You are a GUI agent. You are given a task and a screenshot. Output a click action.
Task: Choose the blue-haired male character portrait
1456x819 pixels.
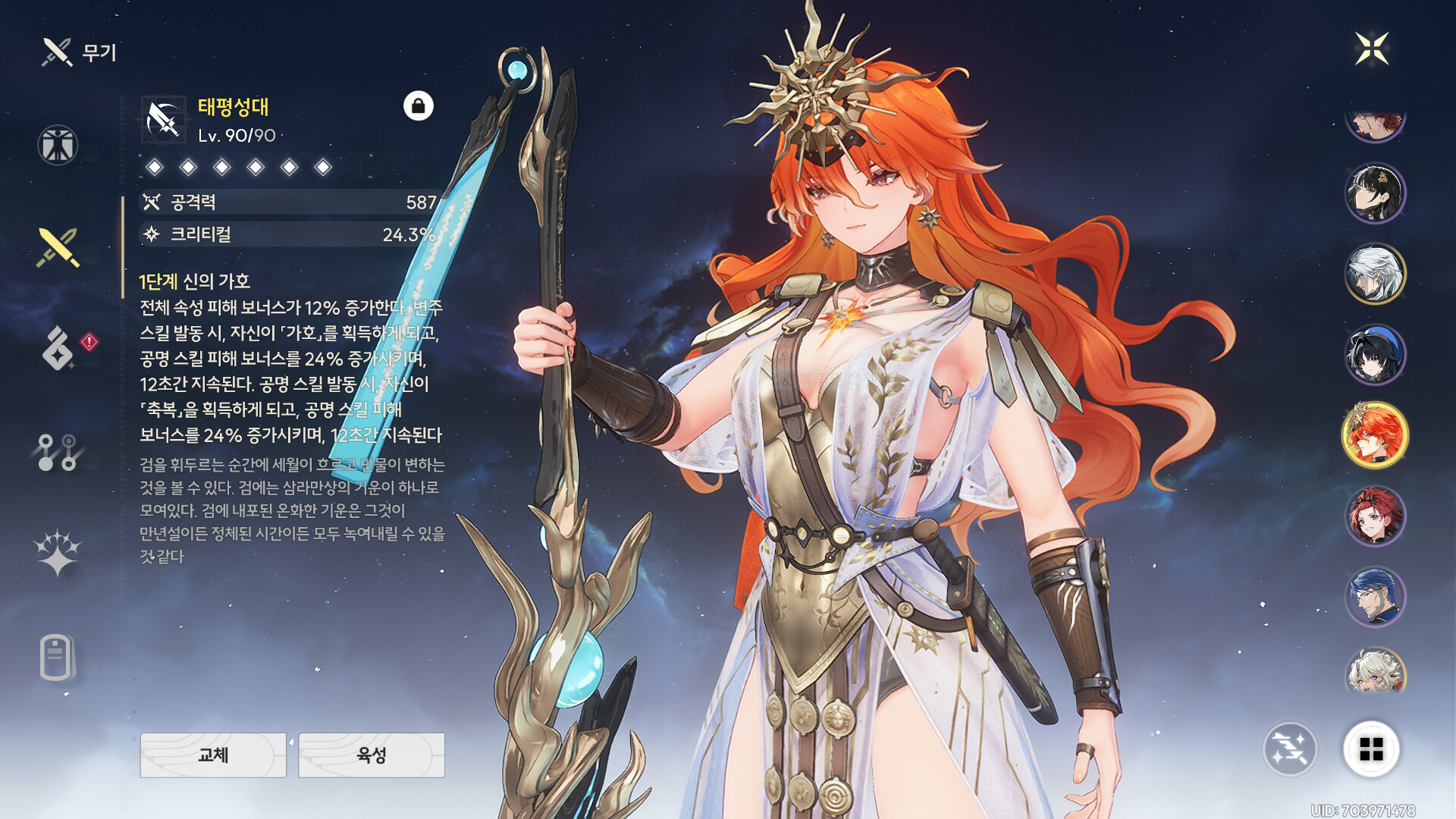[x=1375, y=597]
